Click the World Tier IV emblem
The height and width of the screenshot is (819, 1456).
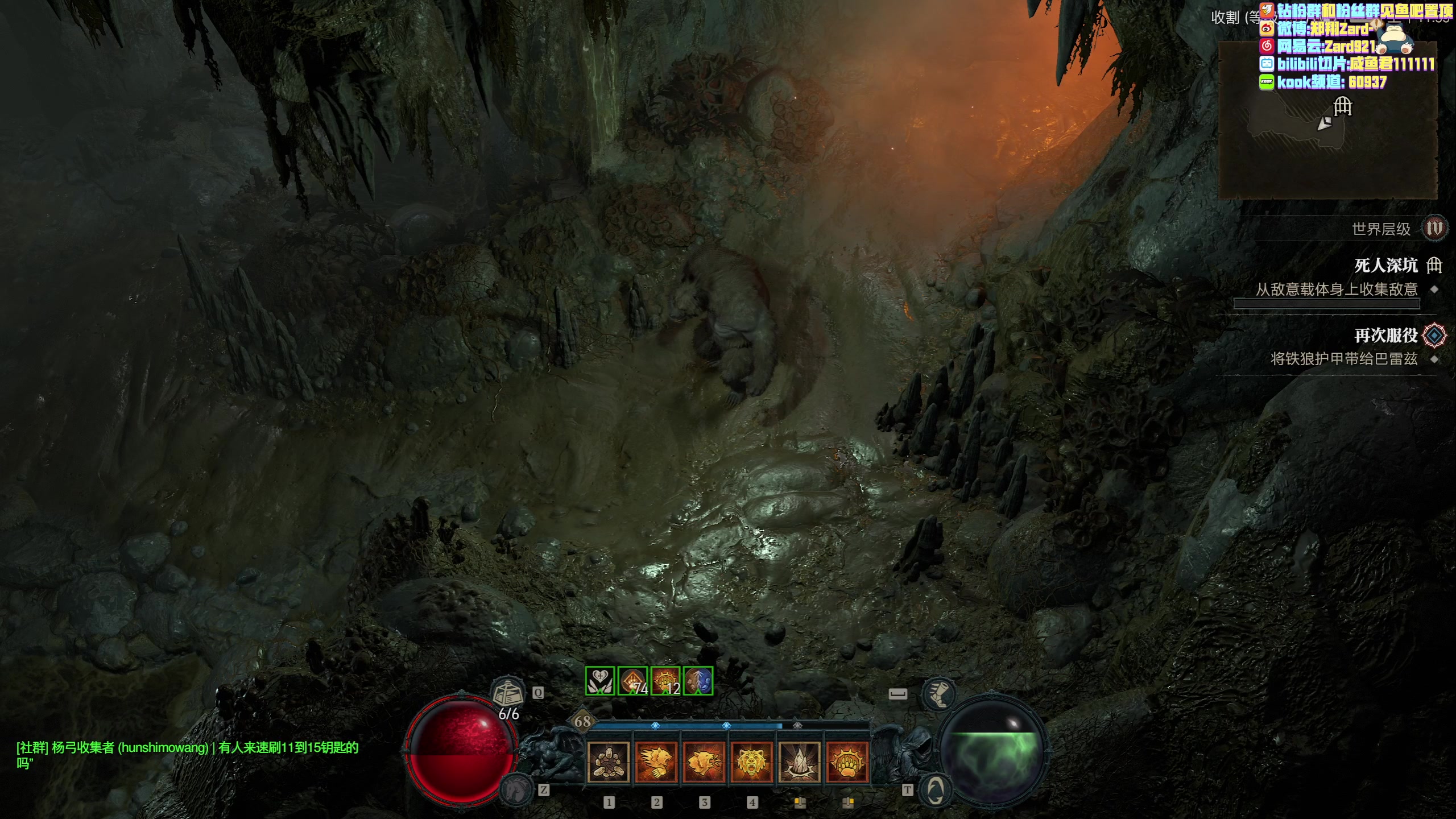tap(1434, 229)
